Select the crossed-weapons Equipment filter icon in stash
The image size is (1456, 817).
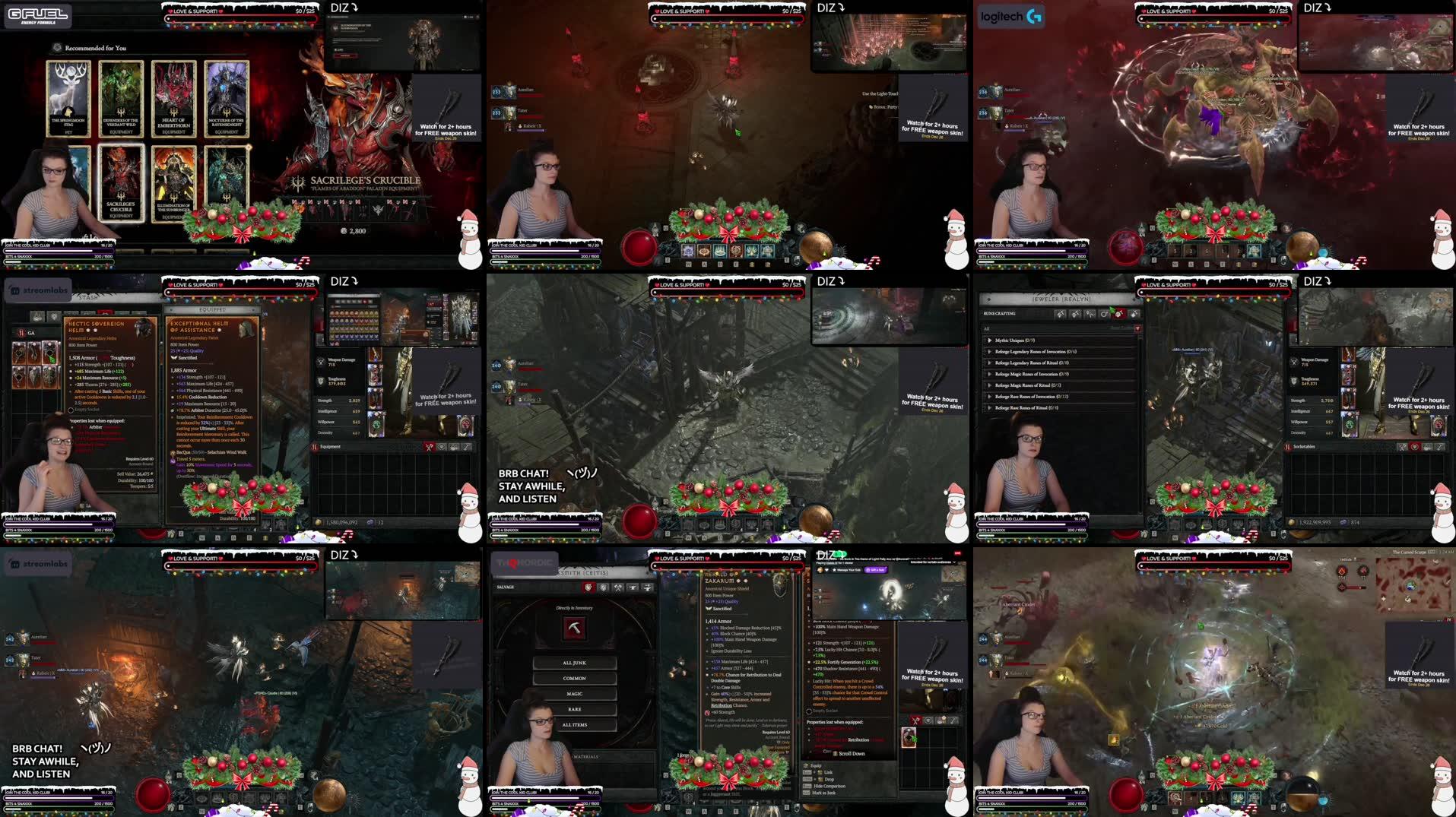pyautogui.click(x=429, y=448)
